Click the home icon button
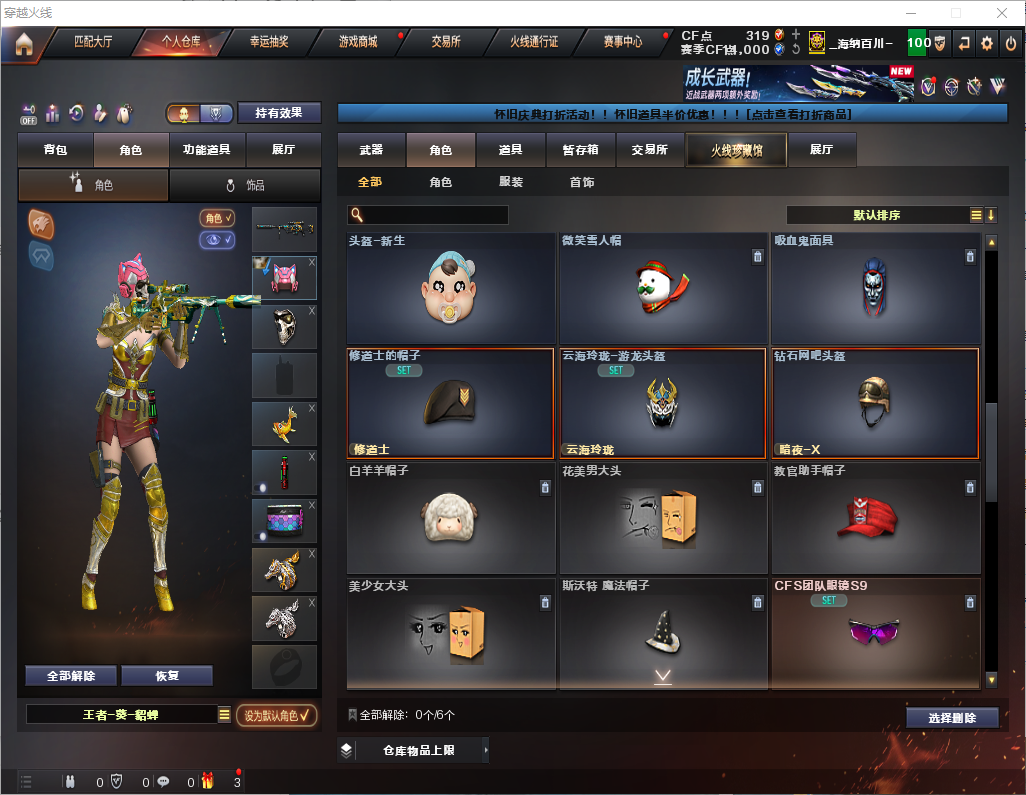The width and height of the screenshot is (1026, 795). pyautogui.click(x=23, y=43)
